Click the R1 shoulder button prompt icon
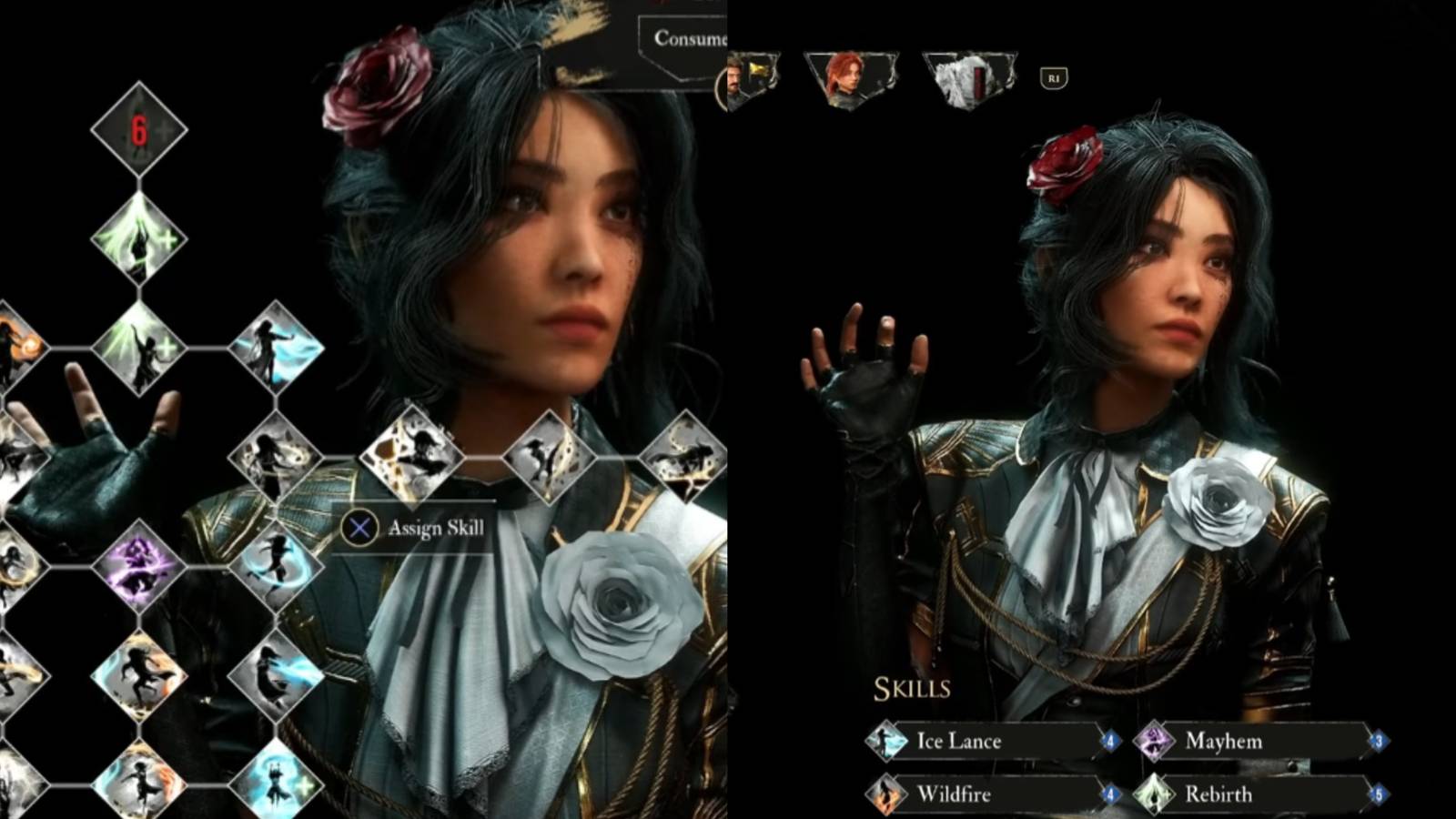 click(x=1054, y=77)
